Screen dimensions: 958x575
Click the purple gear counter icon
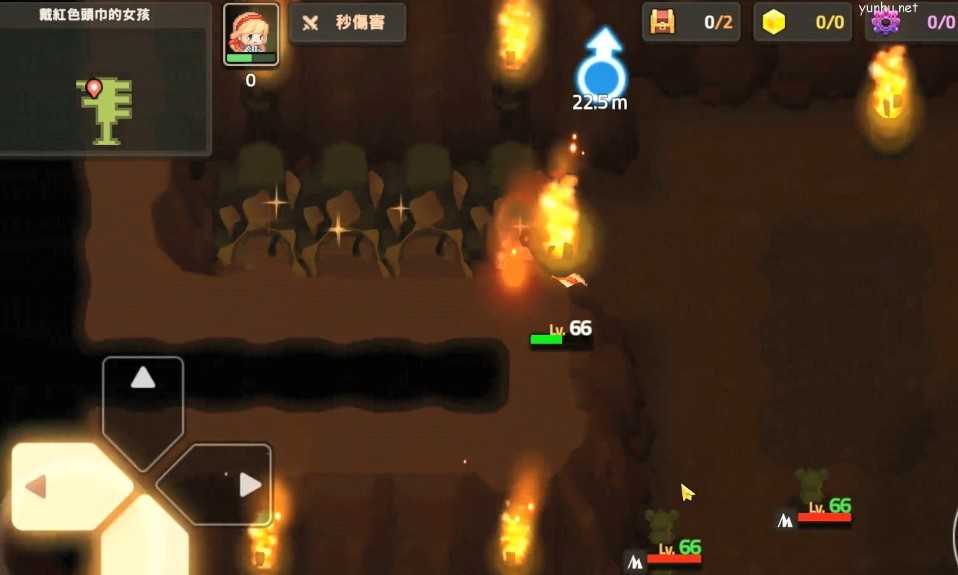coord(885,22)
